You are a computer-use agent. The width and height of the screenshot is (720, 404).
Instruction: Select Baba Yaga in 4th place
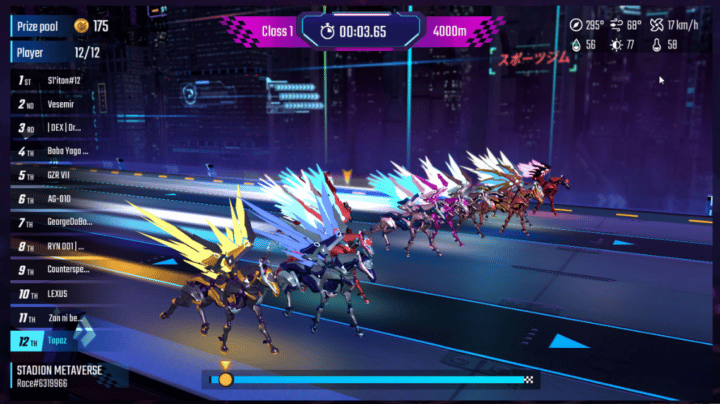(62, 151)
